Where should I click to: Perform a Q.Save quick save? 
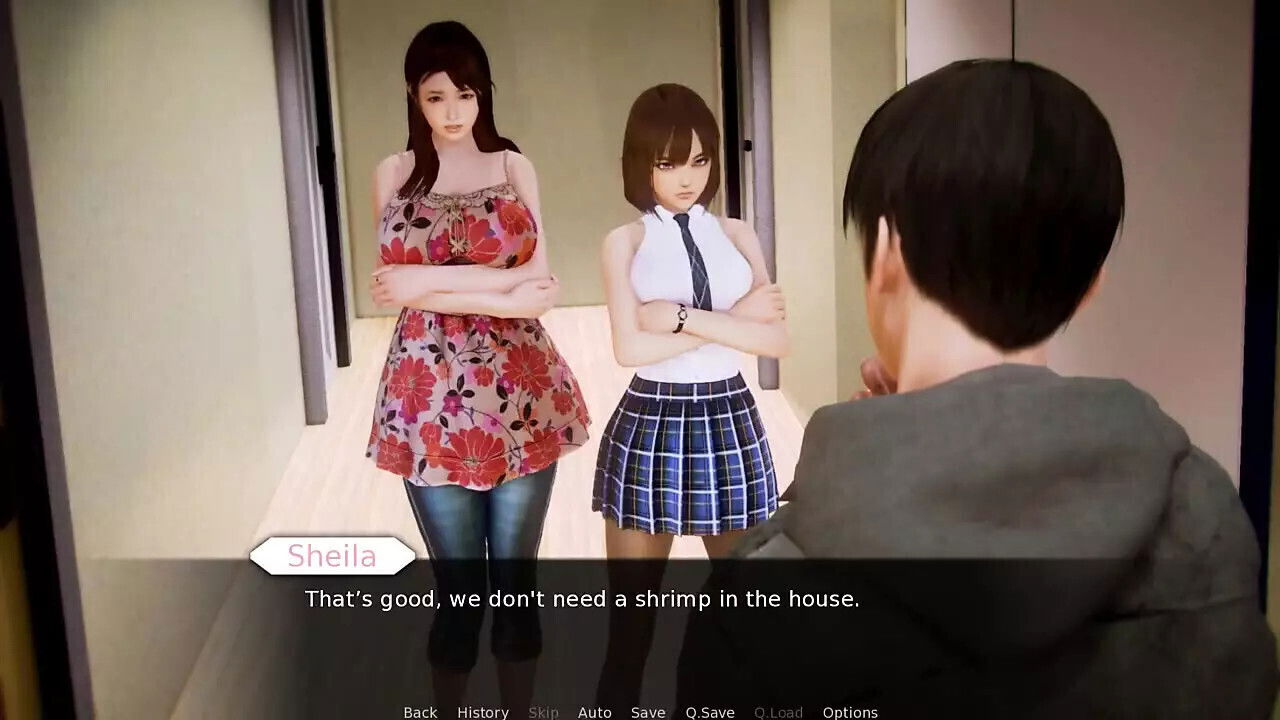709,712
